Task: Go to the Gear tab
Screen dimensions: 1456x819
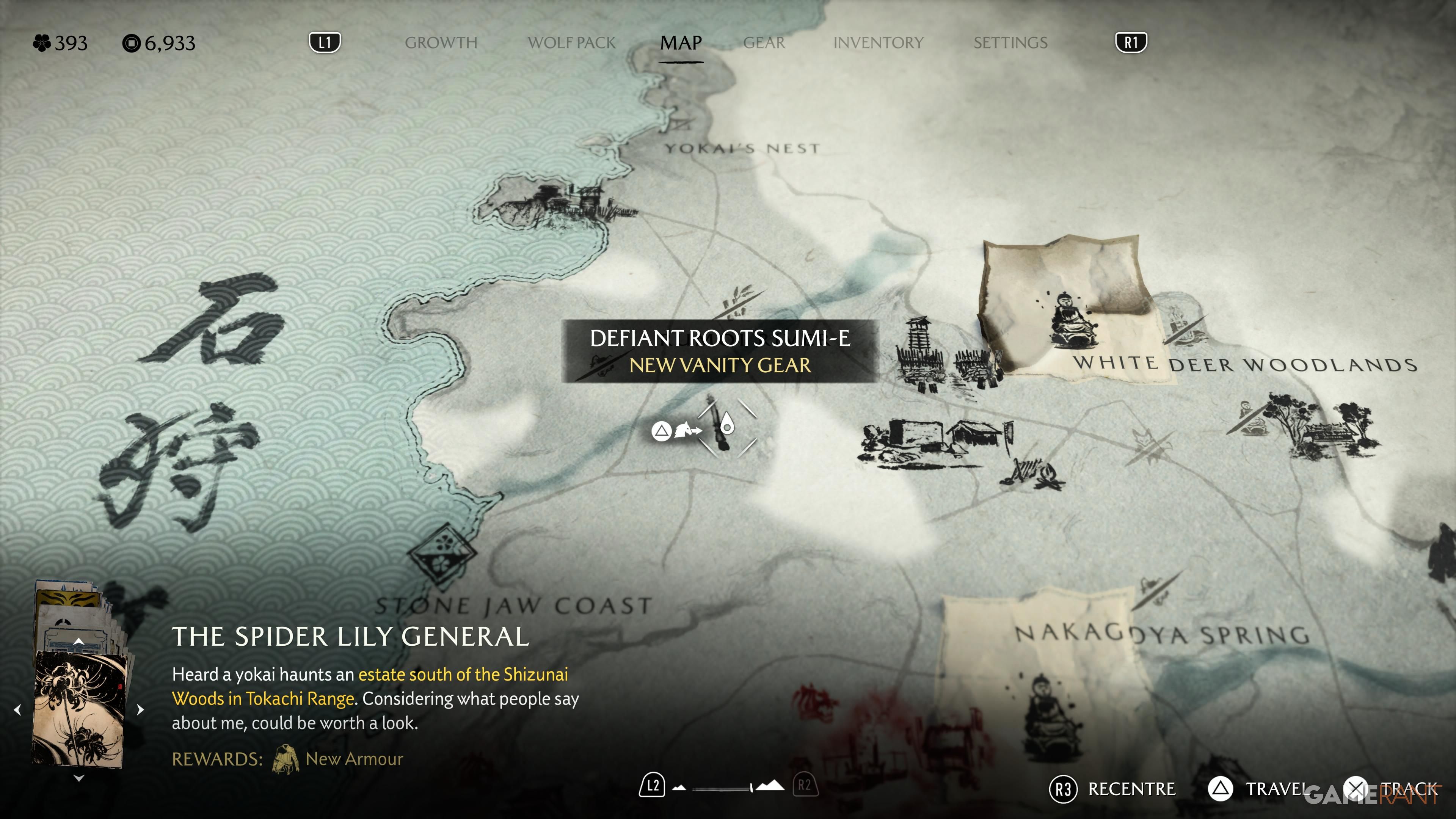Action: (764, 43)
